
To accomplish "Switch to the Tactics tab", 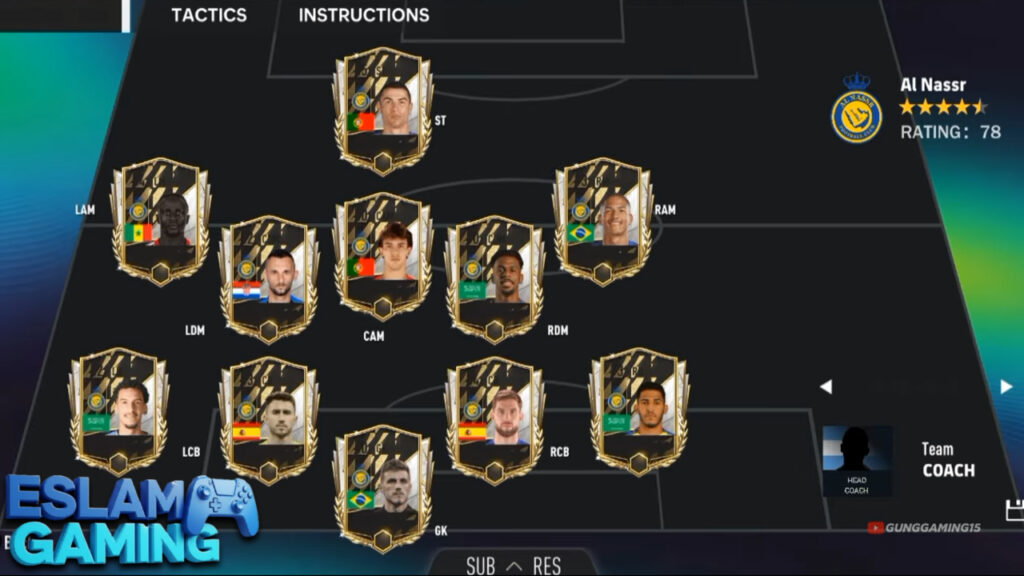I will tap(208, 15).
